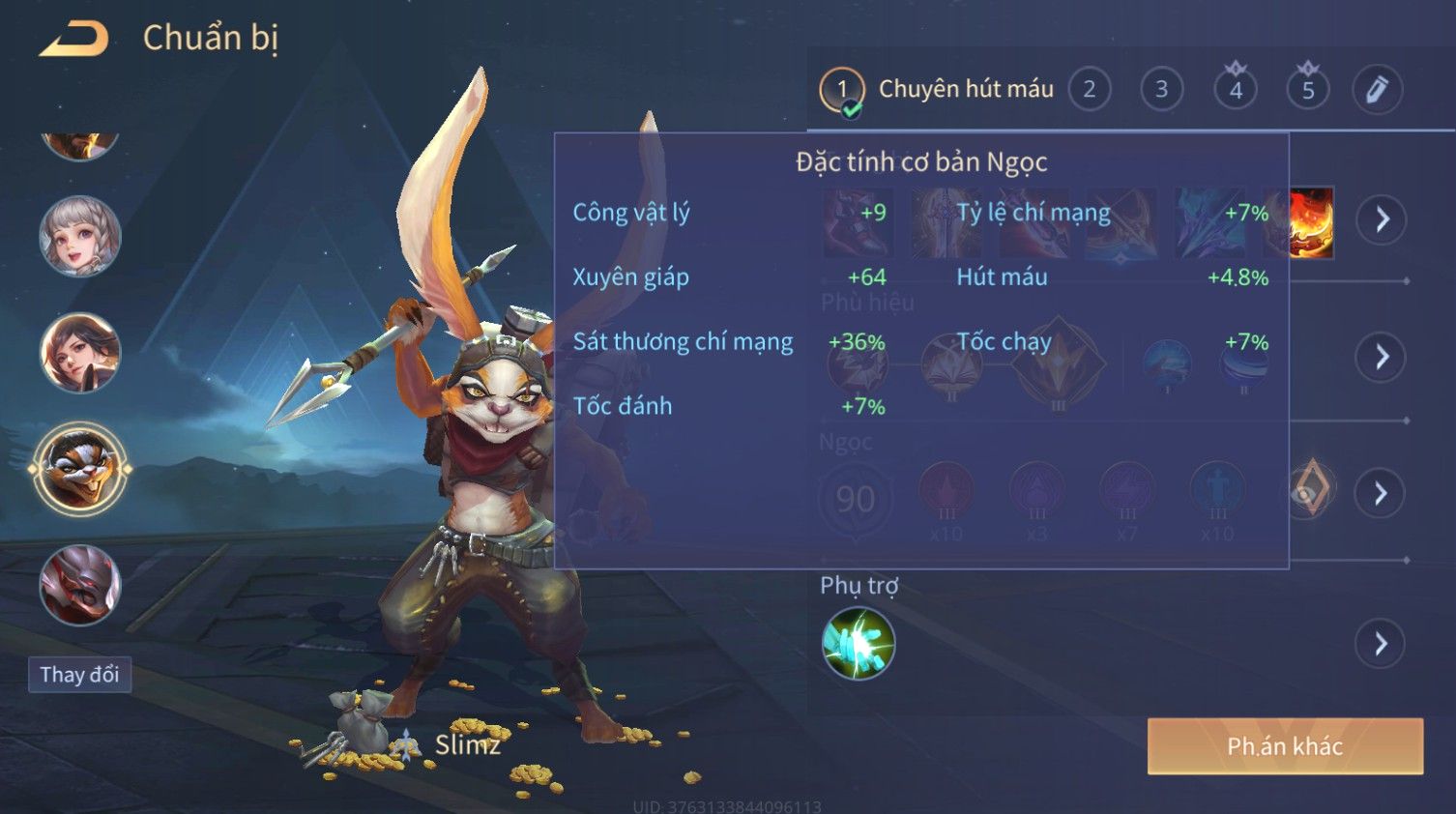Choose the dark-haired woman hero portrait

(79, 352)
